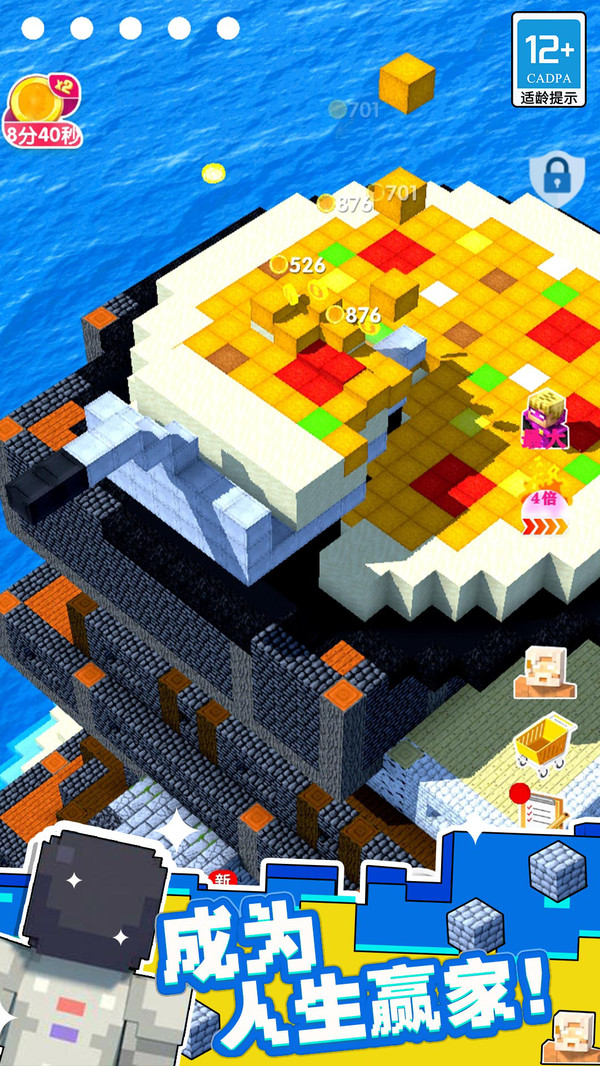View the CADPA 12+ age rating notice

pyautogui.click(x=549, y=61)
